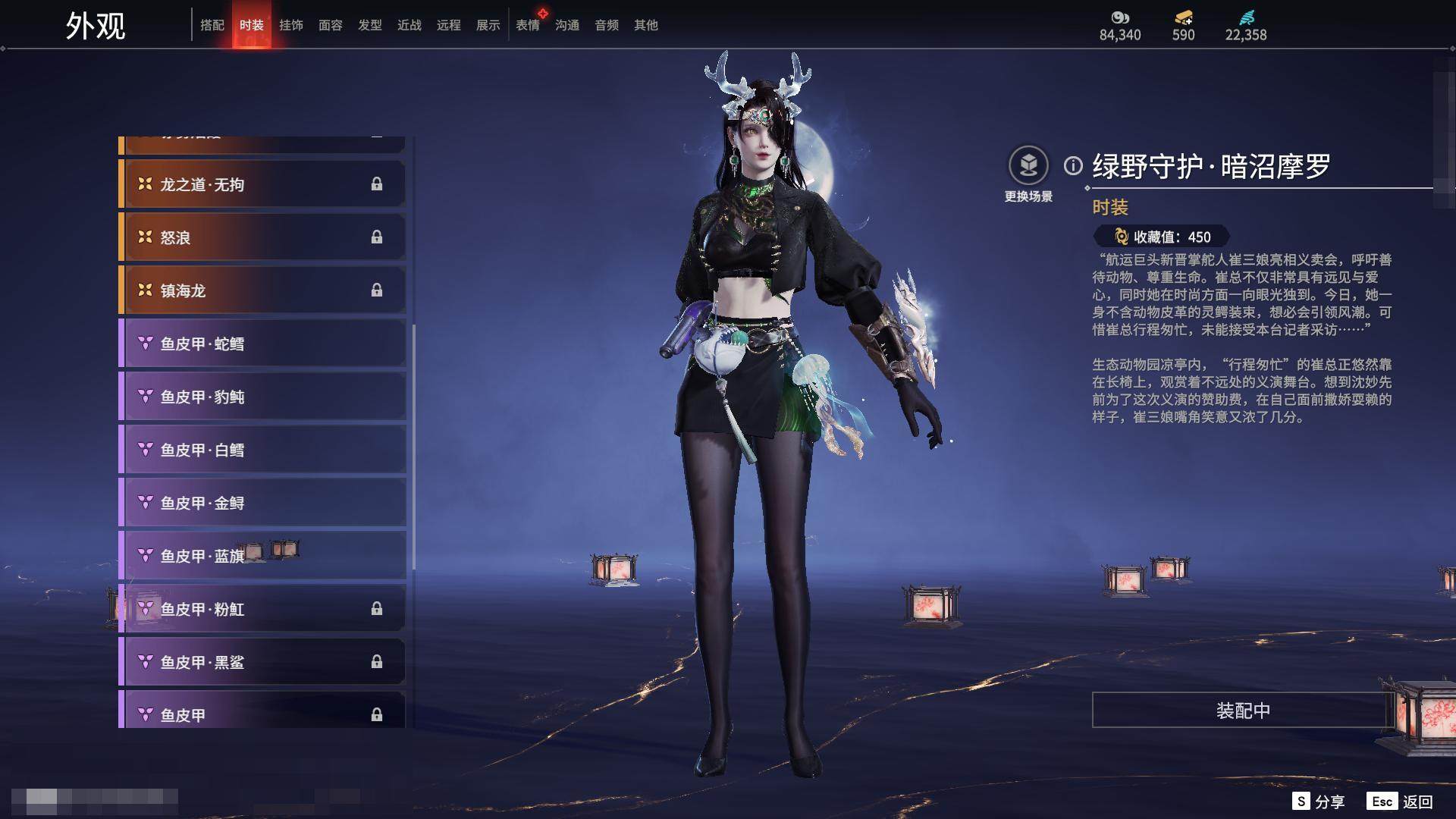Select the 面容 tab
Image resolution: width=1456 pixels, height=819 pixels.
click(x=331, y=25)
